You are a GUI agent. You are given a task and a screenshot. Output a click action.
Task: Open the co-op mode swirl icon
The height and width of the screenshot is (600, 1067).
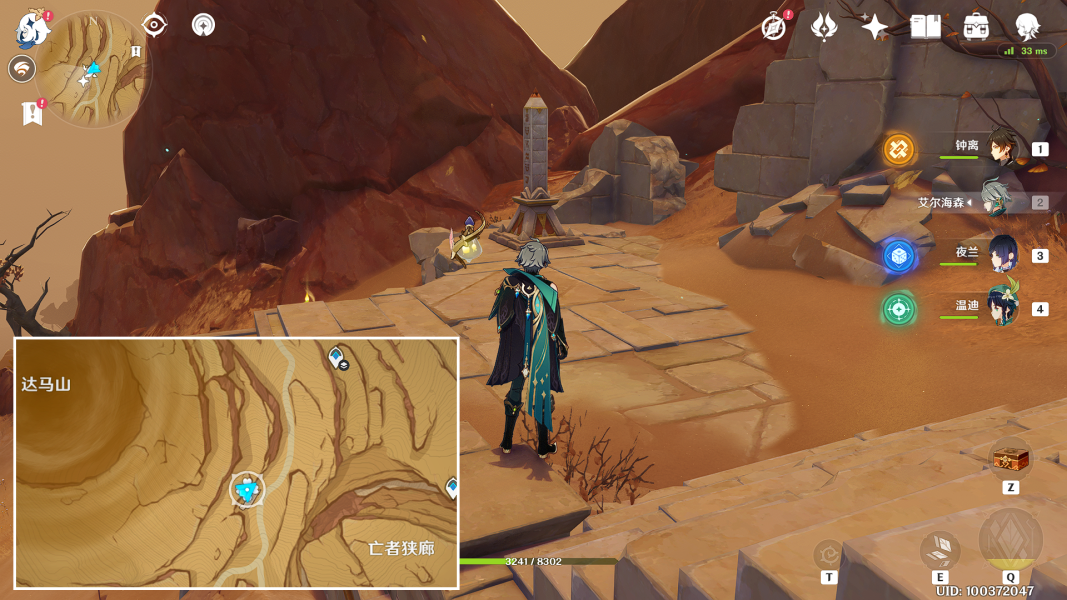pos(22,69)
